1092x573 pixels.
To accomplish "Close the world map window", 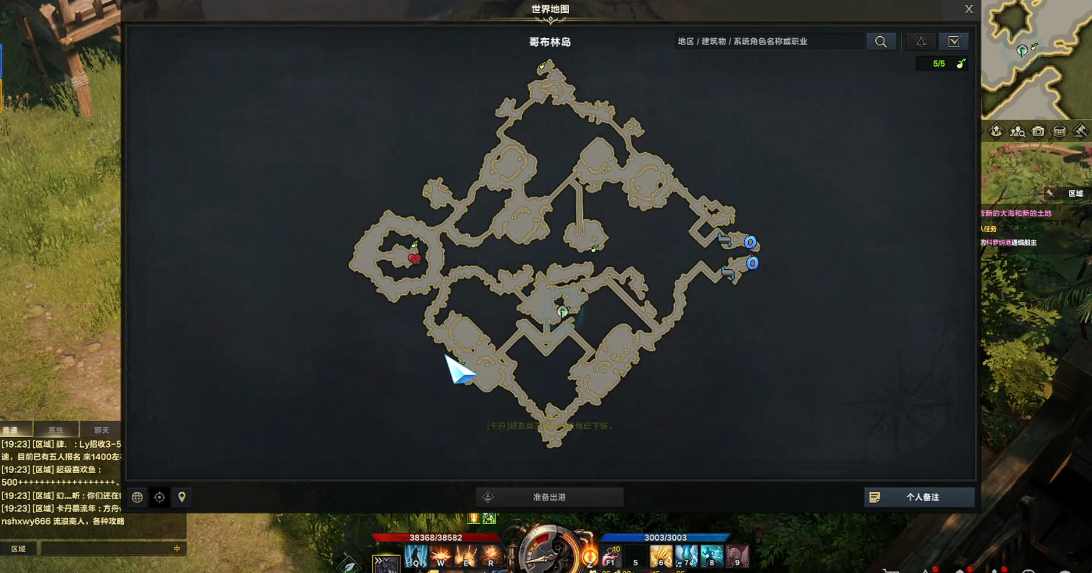I will coord(968,9).
